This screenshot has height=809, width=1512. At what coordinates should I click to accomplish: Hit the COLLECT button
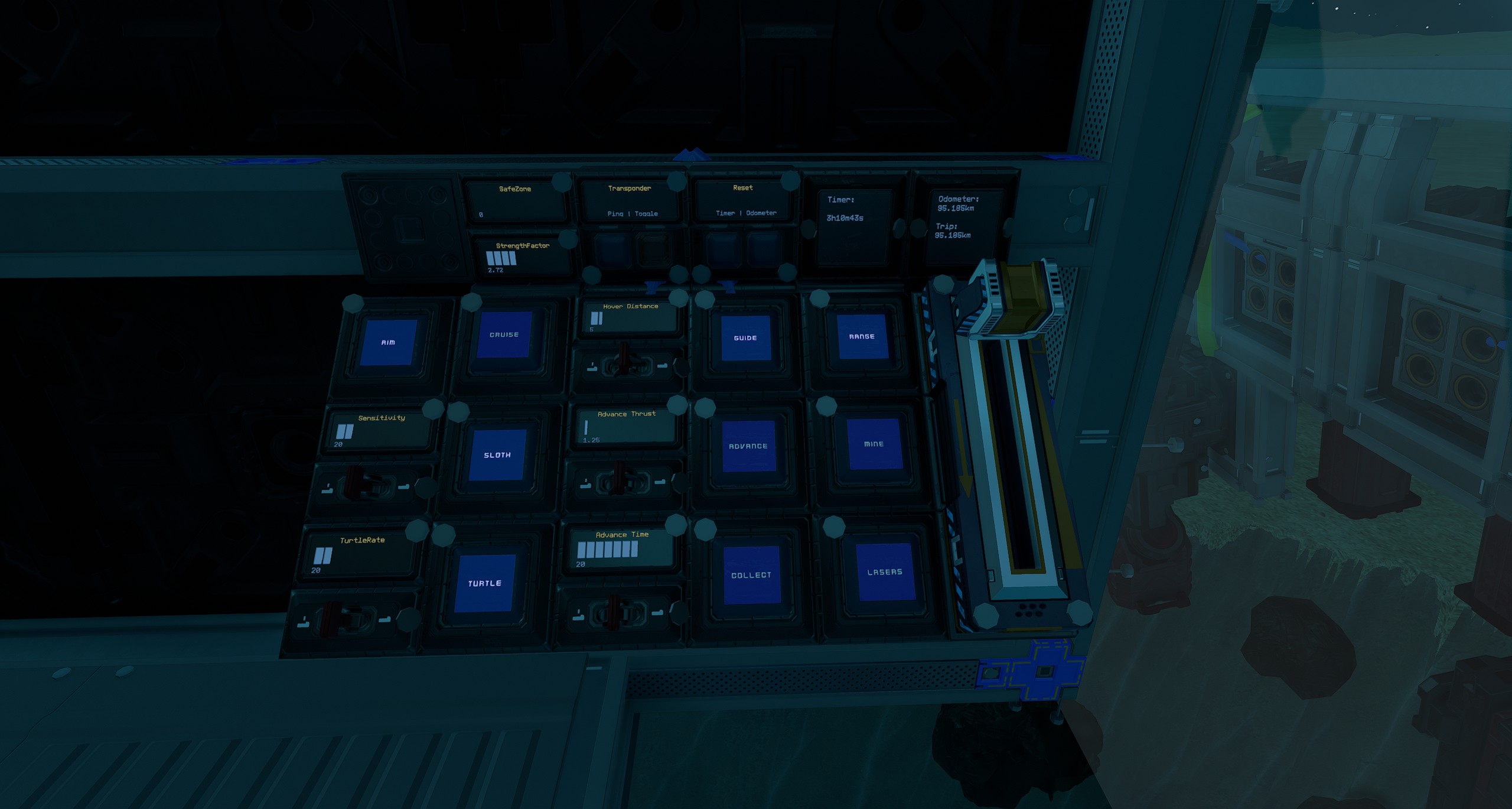[x=751, y=575]
